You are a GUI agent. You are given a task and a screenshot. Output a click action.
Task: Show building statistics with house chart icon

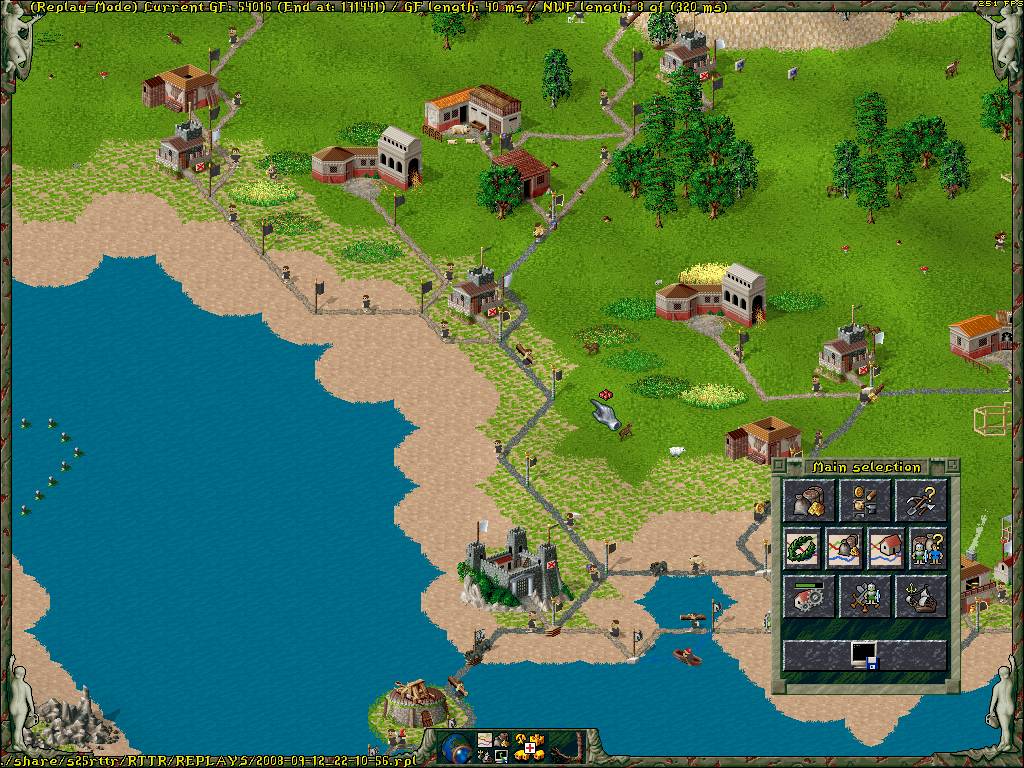886,549
